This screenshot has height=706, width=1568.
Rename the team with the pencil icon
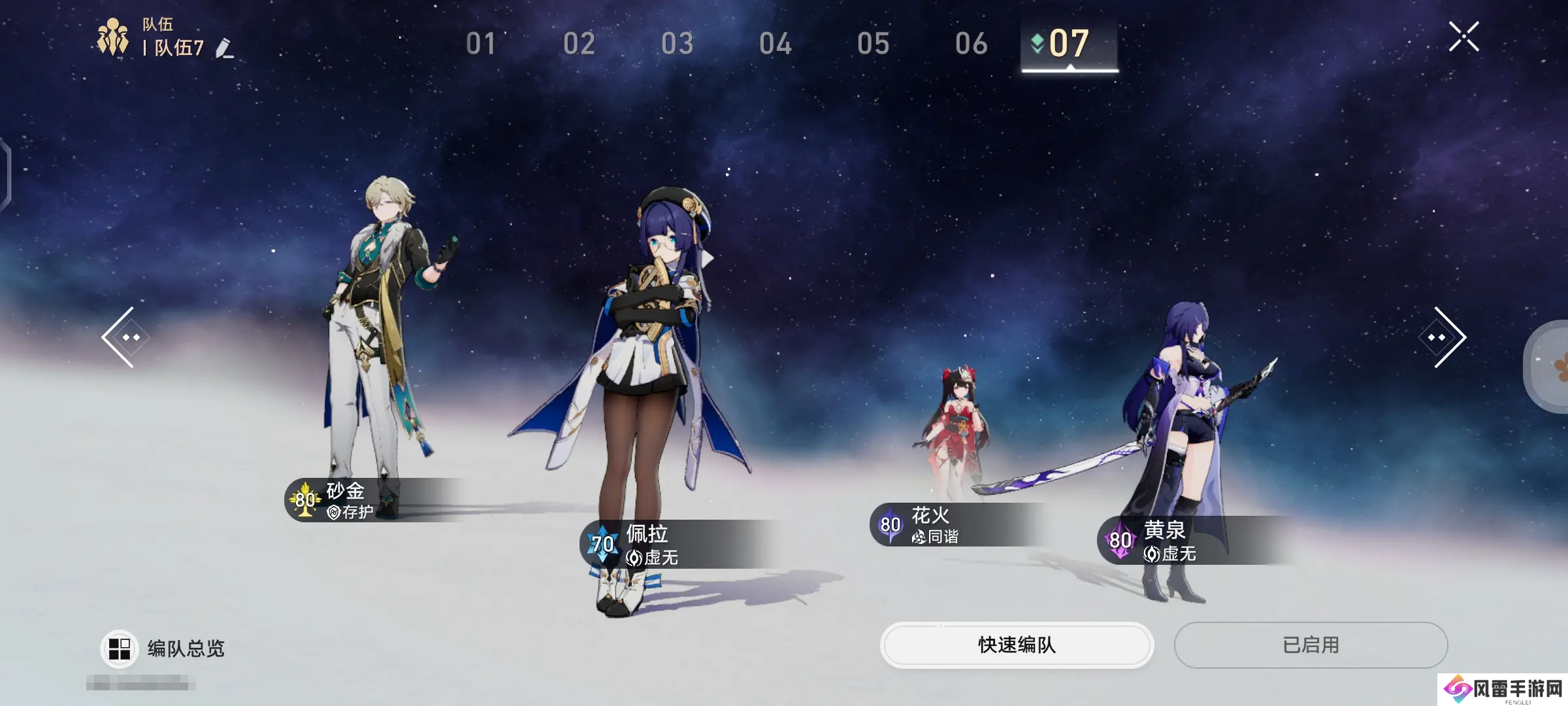[x=224, y=48]
